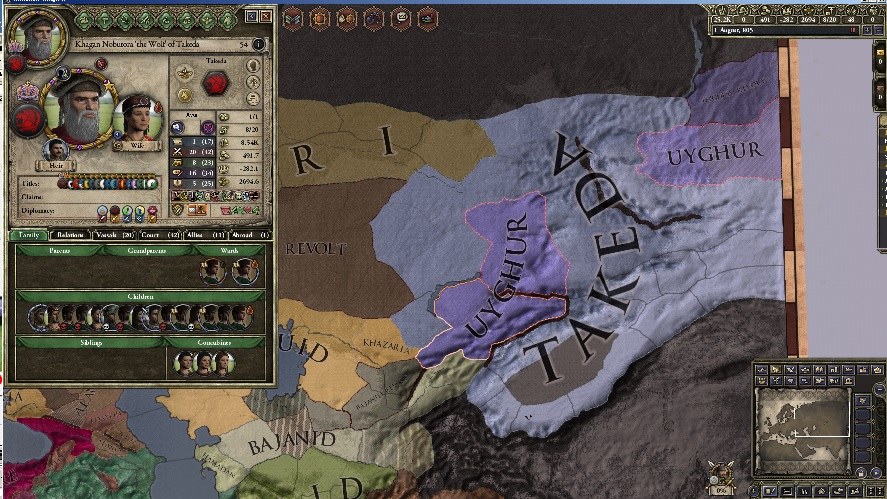This screenshot has width=887, height=499.
Task: Show the Vassals tab
Action: click(113, 235)
